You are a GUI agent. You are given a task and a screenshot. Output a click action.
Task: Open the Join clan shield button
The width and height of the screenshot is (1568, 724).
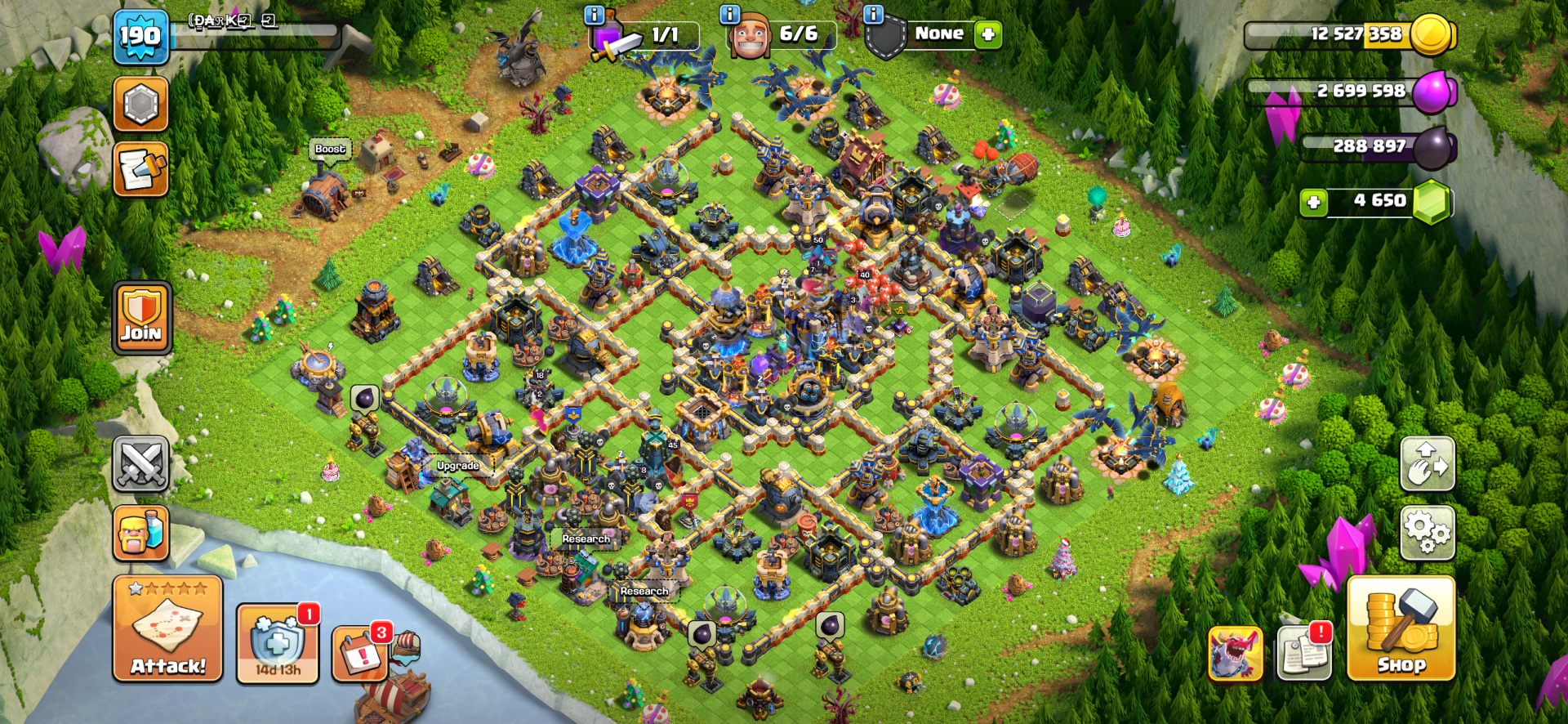tap(142, 317)
